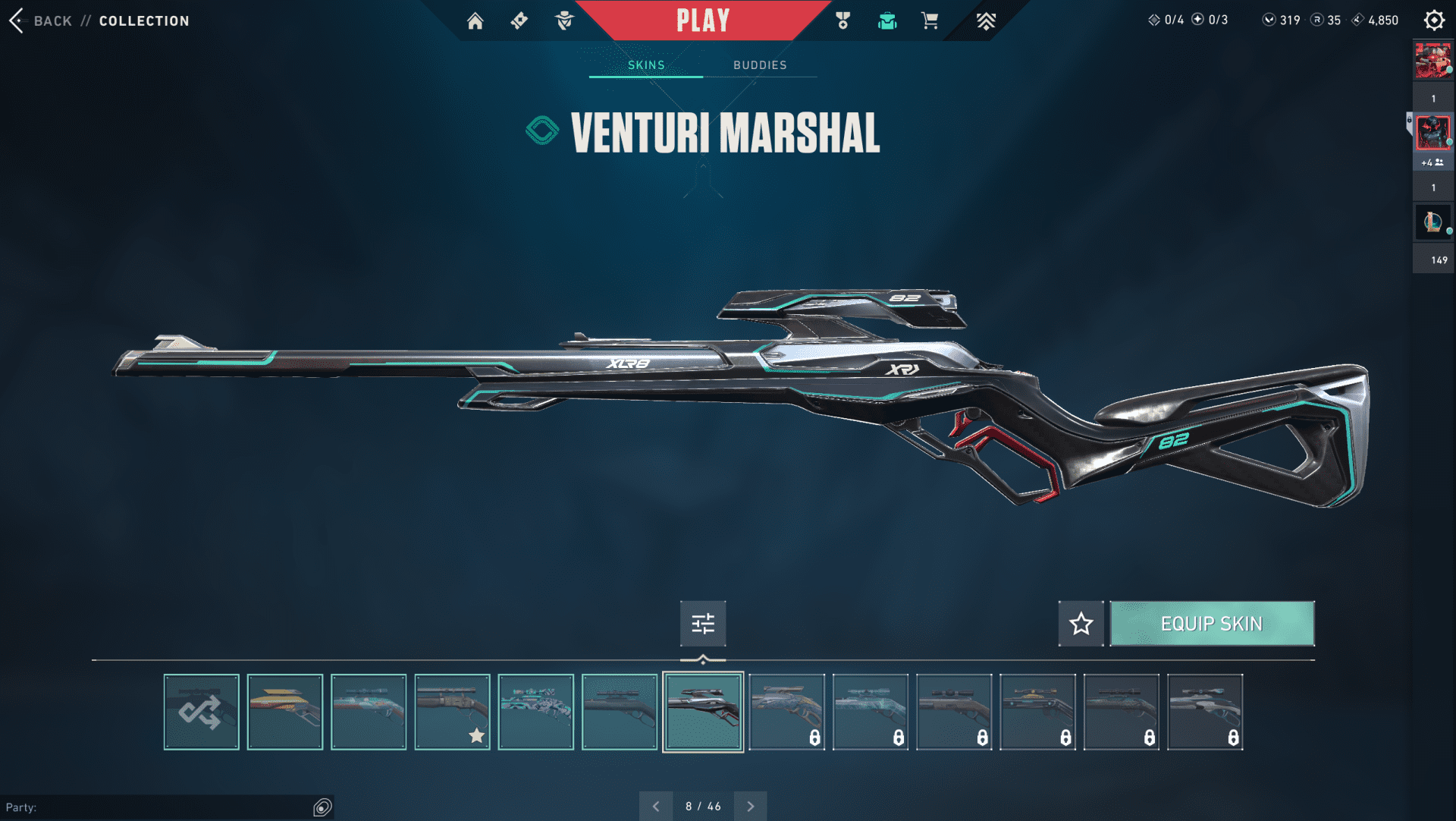Equip the Venturi Marshal skin
The height and width of the screenshot is (821, 1456).
(x=1212, y=624)
